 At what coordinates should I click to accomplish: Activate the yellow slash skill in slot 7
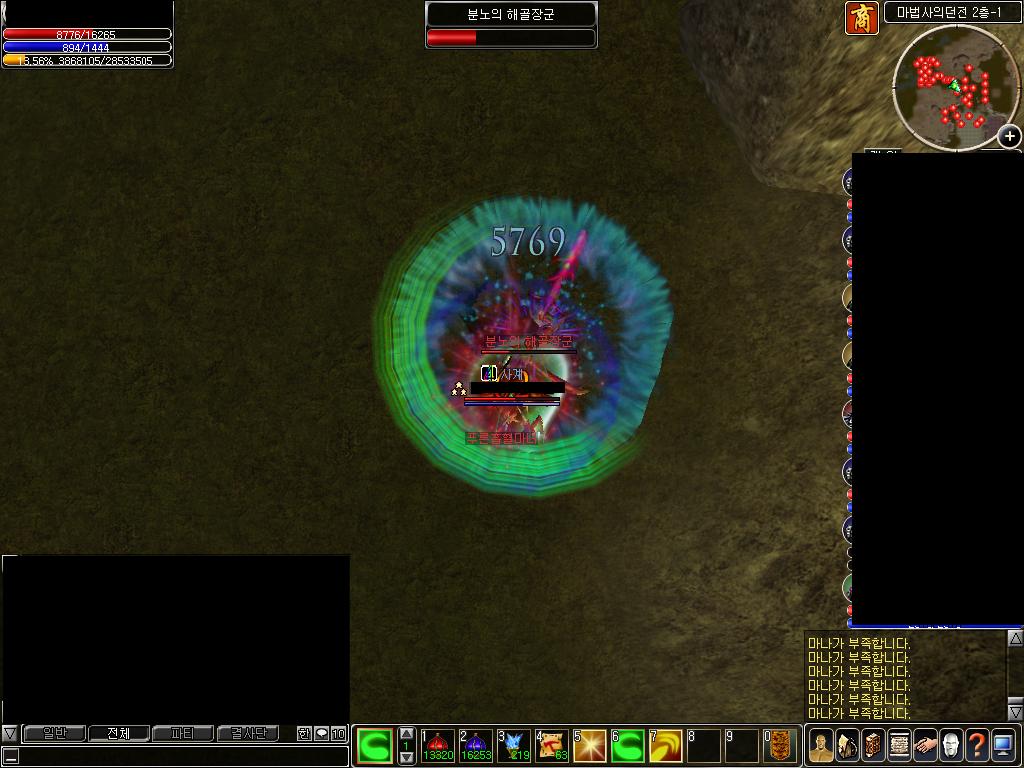(x=666, y=745)
